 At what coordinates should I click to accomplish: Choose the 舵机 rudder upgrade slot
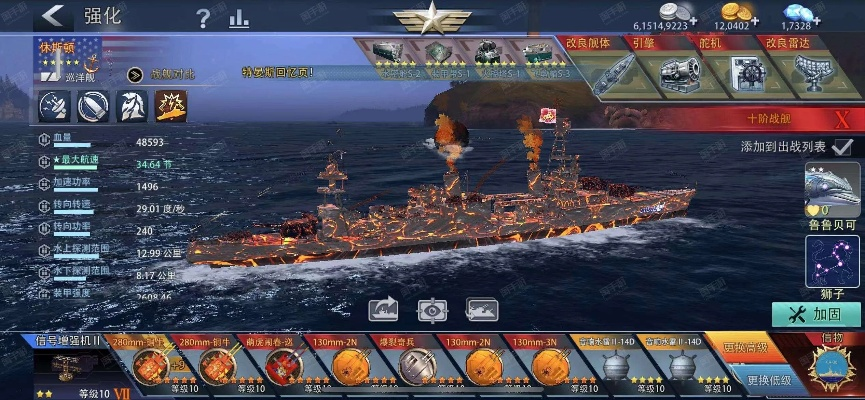coord(744,72)
